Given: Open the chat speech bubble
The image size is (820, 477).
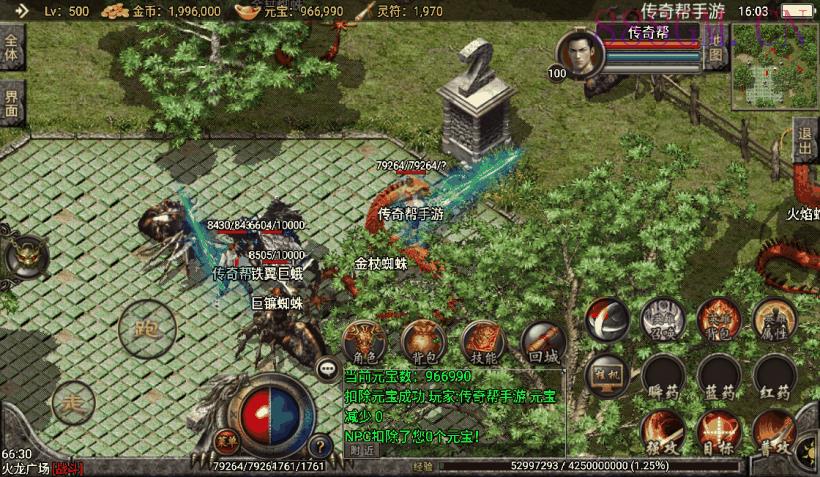Looking at the screenshot, I should pos(328,369).
